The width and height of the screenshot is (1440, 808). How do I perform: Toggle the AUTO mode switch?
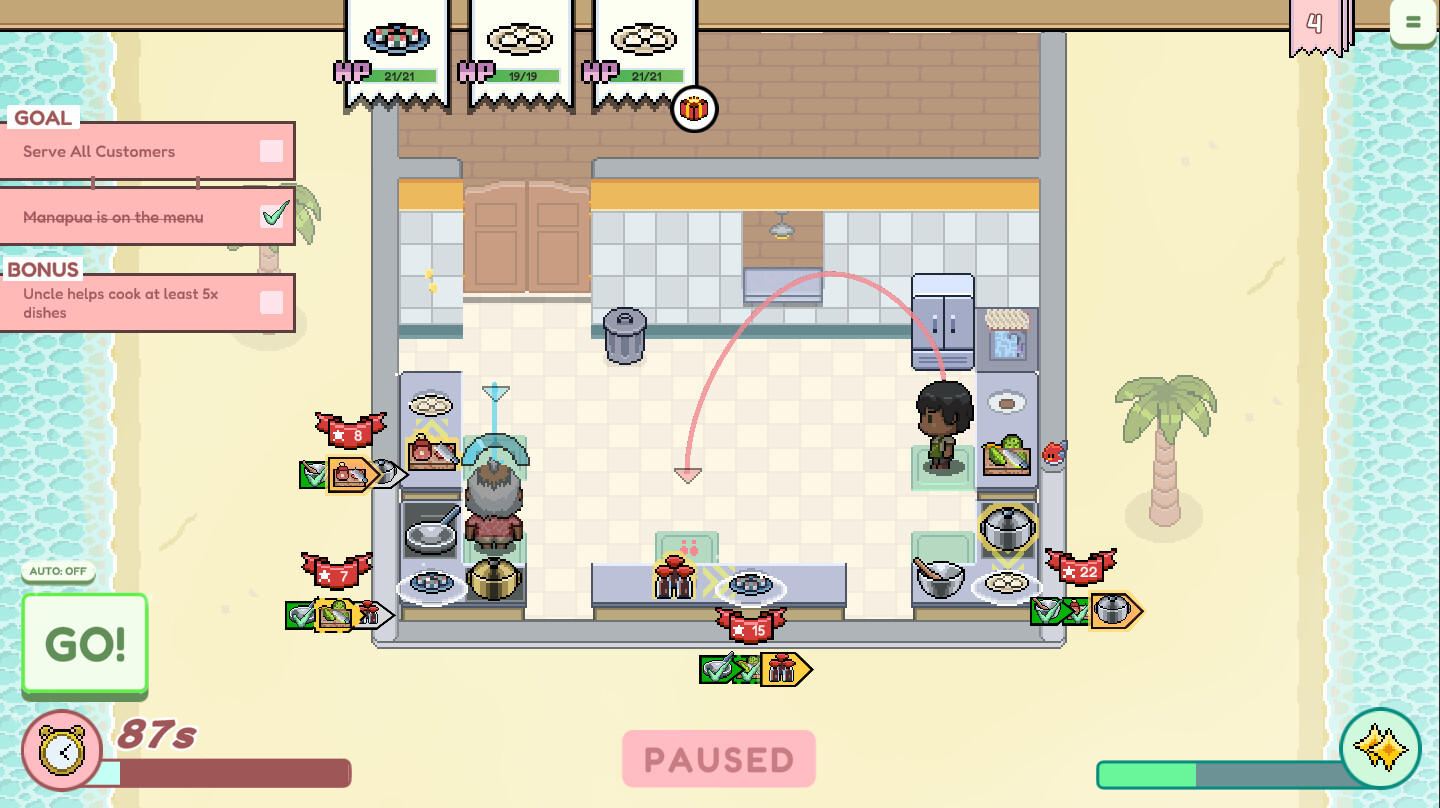coord(57,571)
